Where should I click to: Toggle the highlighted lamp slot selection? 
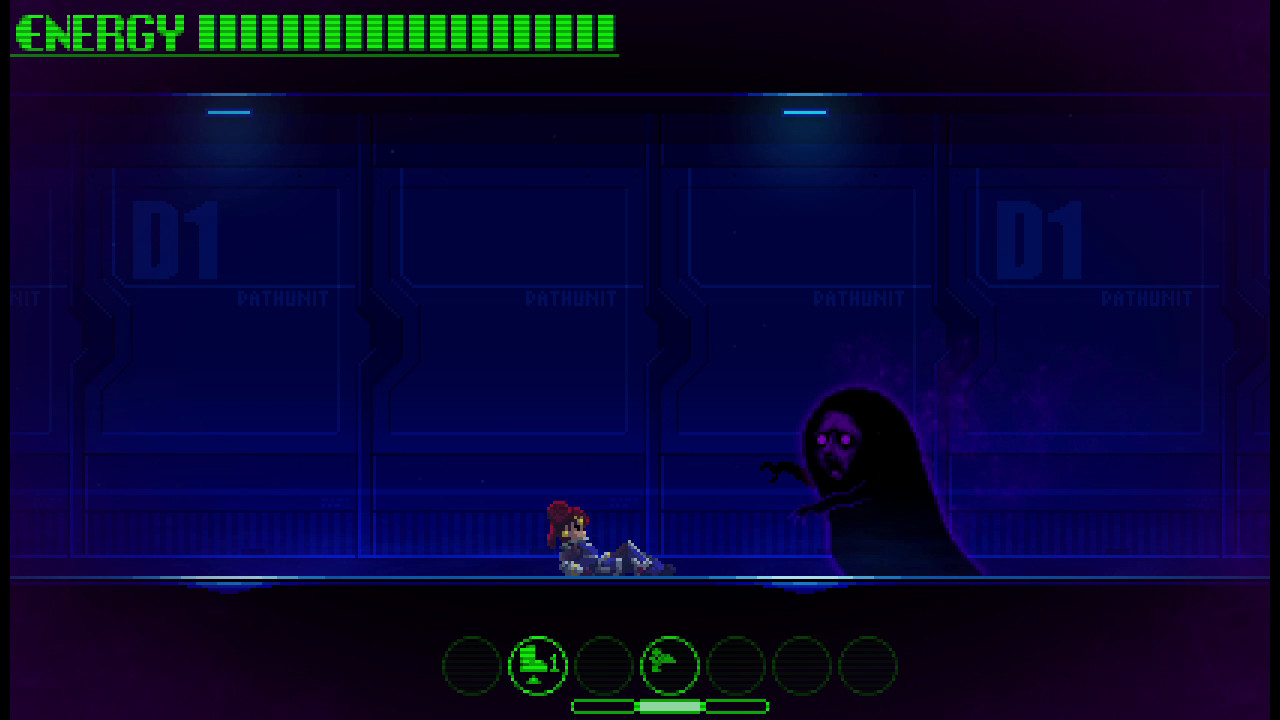click(537, 663)
